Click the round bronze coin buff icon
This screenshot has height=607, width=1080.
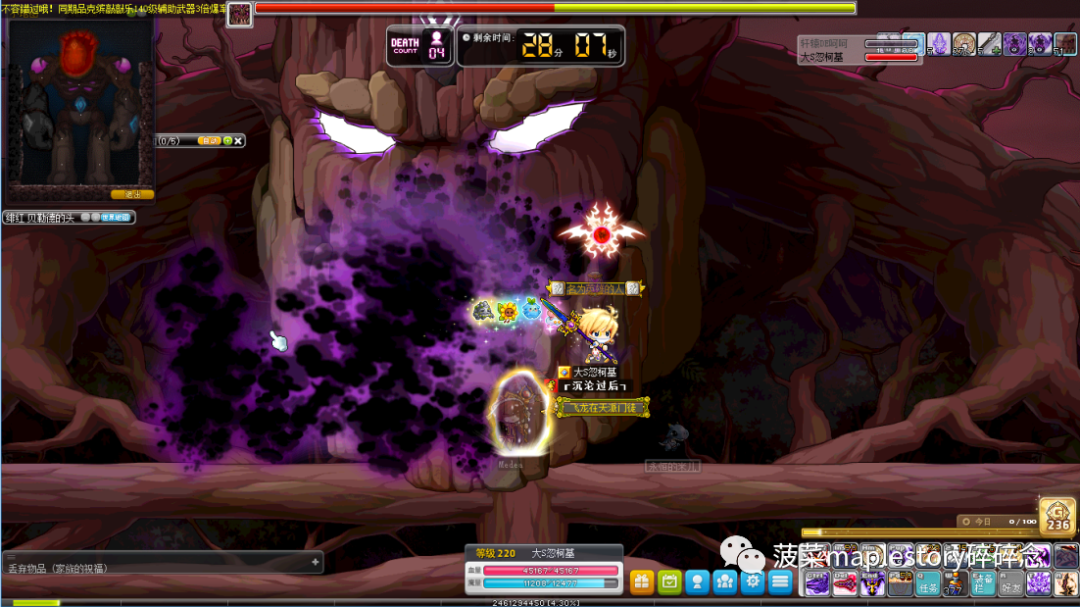[964, 44]
